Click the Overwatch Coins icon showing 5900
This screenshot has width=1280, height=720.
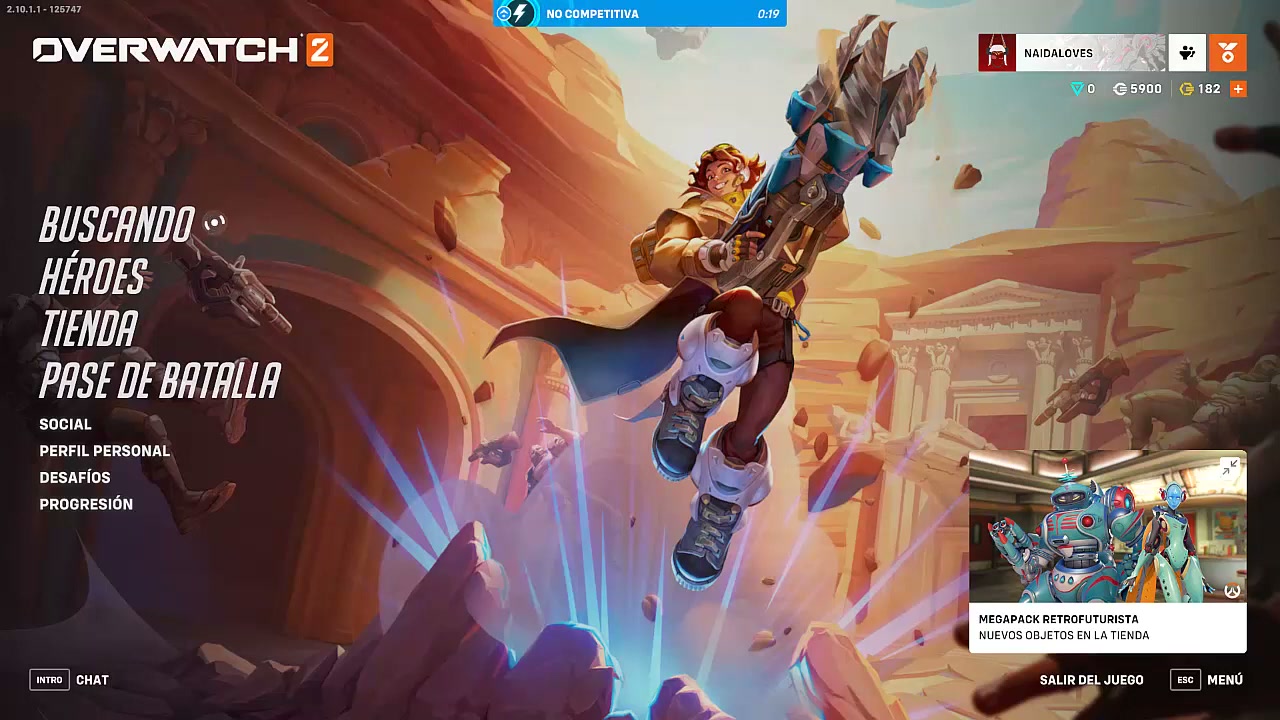(1120, 89)
